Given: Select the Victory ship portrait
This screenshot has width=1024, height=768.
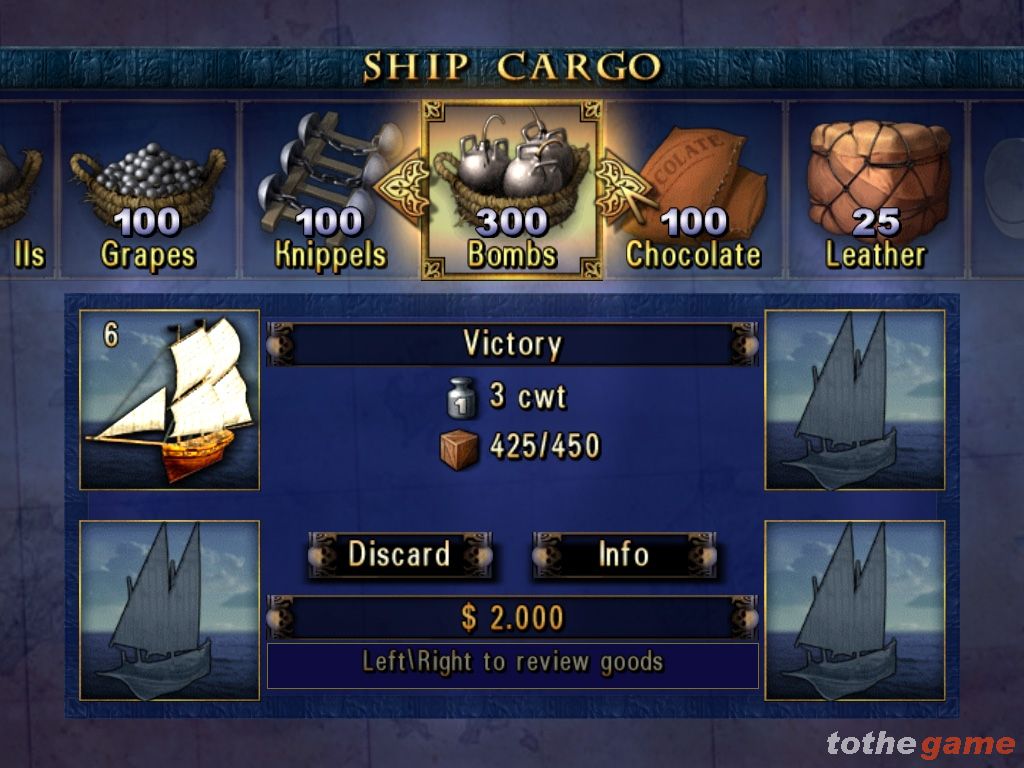Looking at the screenshot, I should tap(169, 400).
